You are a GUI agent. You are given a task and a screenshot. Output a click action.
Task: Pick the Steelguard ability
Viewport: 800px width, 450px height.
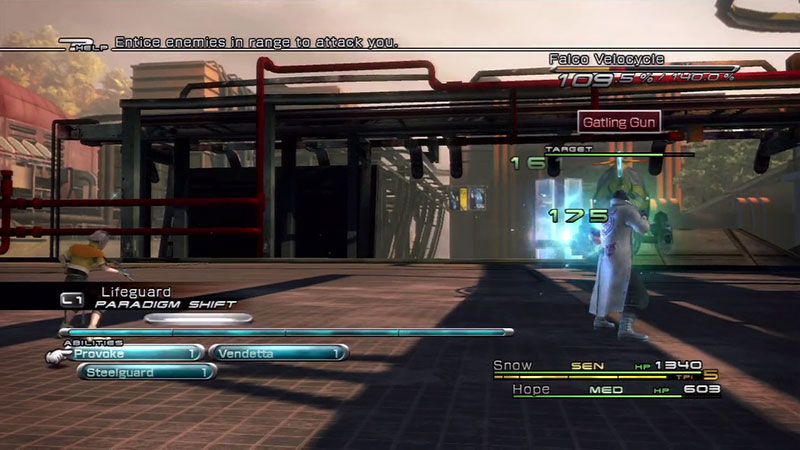pyautogui.click(x=147, y=372)
